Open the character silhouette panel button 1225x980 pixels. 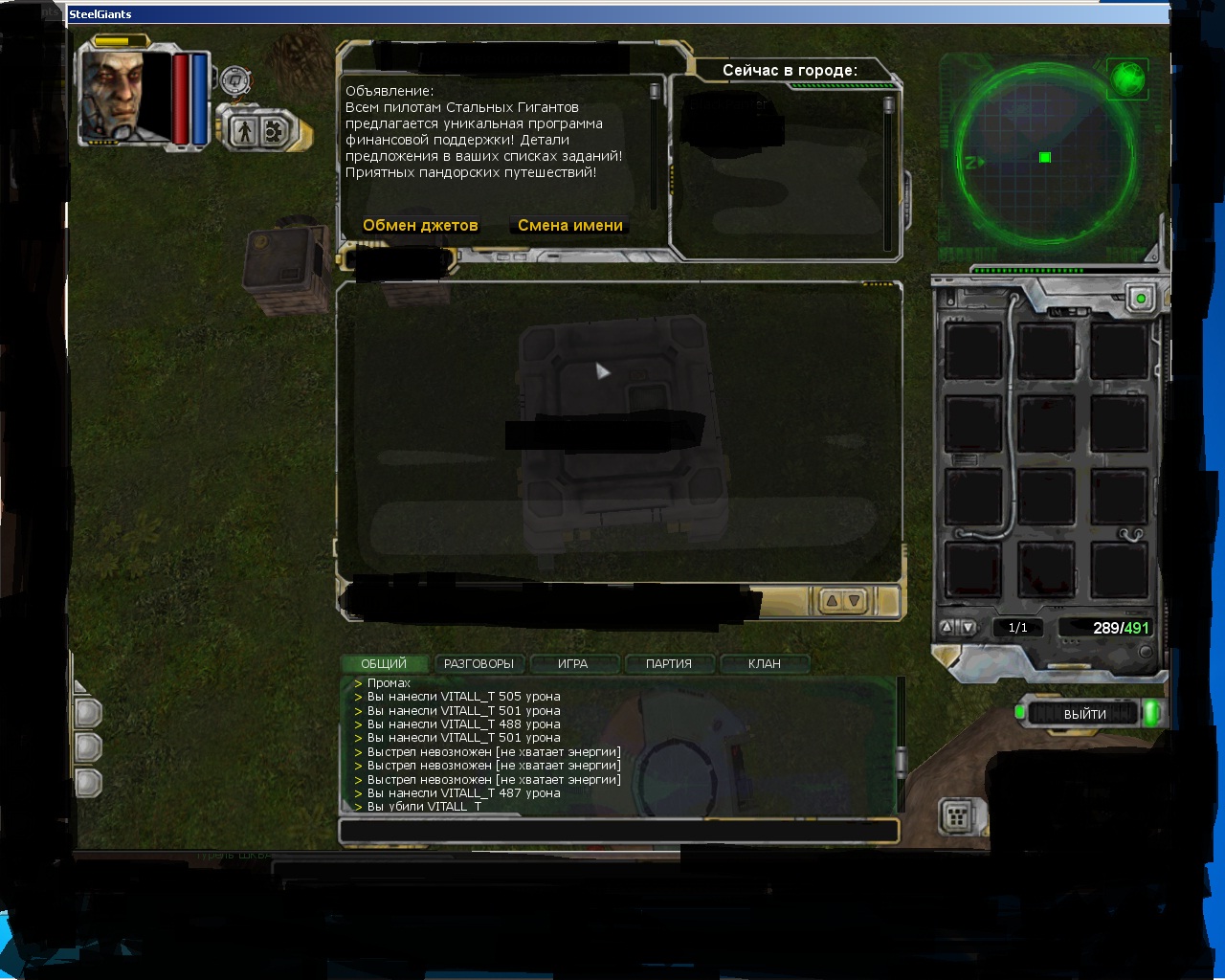coord(244,131)
